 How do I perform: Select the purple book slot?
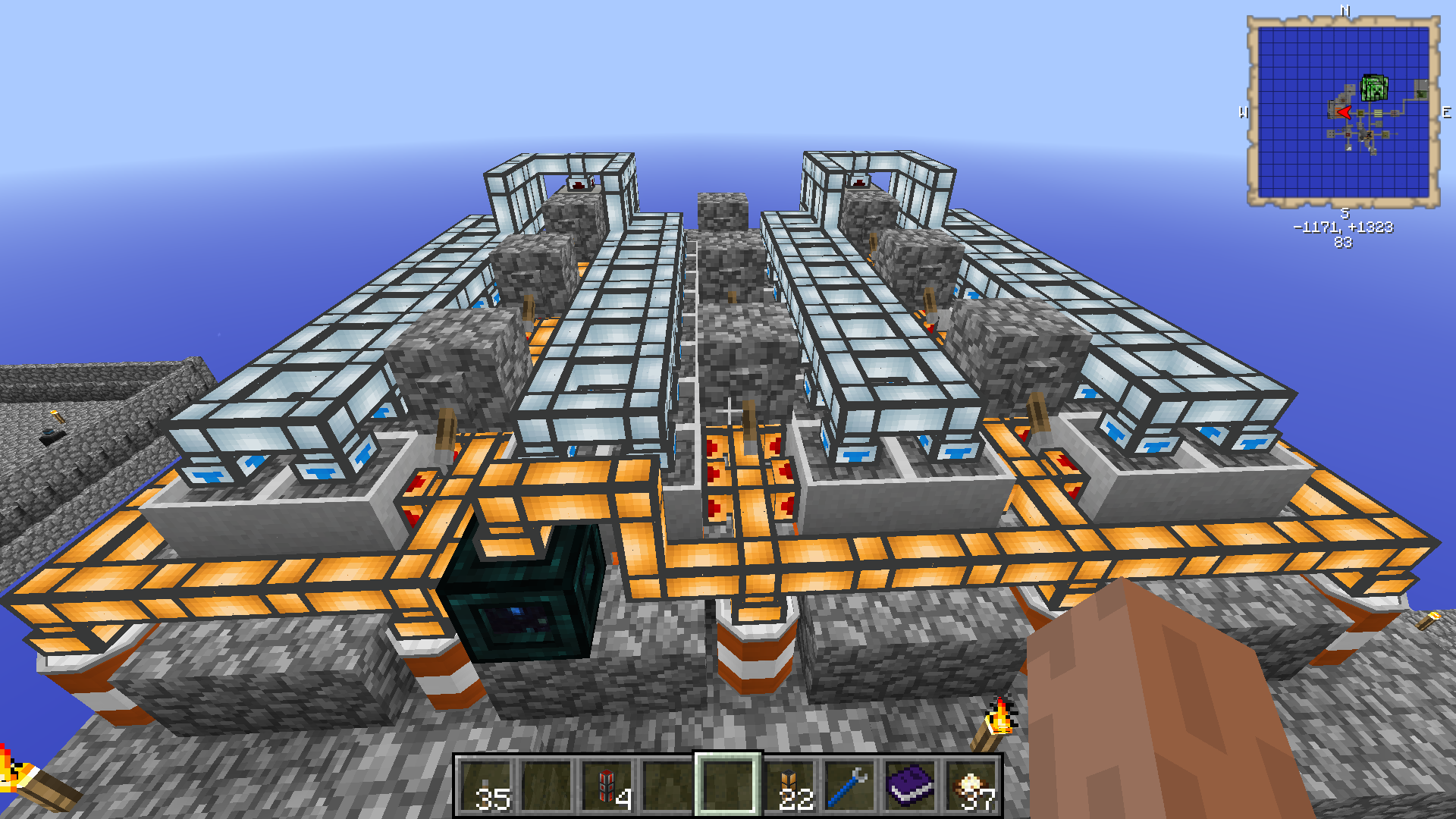910,786
